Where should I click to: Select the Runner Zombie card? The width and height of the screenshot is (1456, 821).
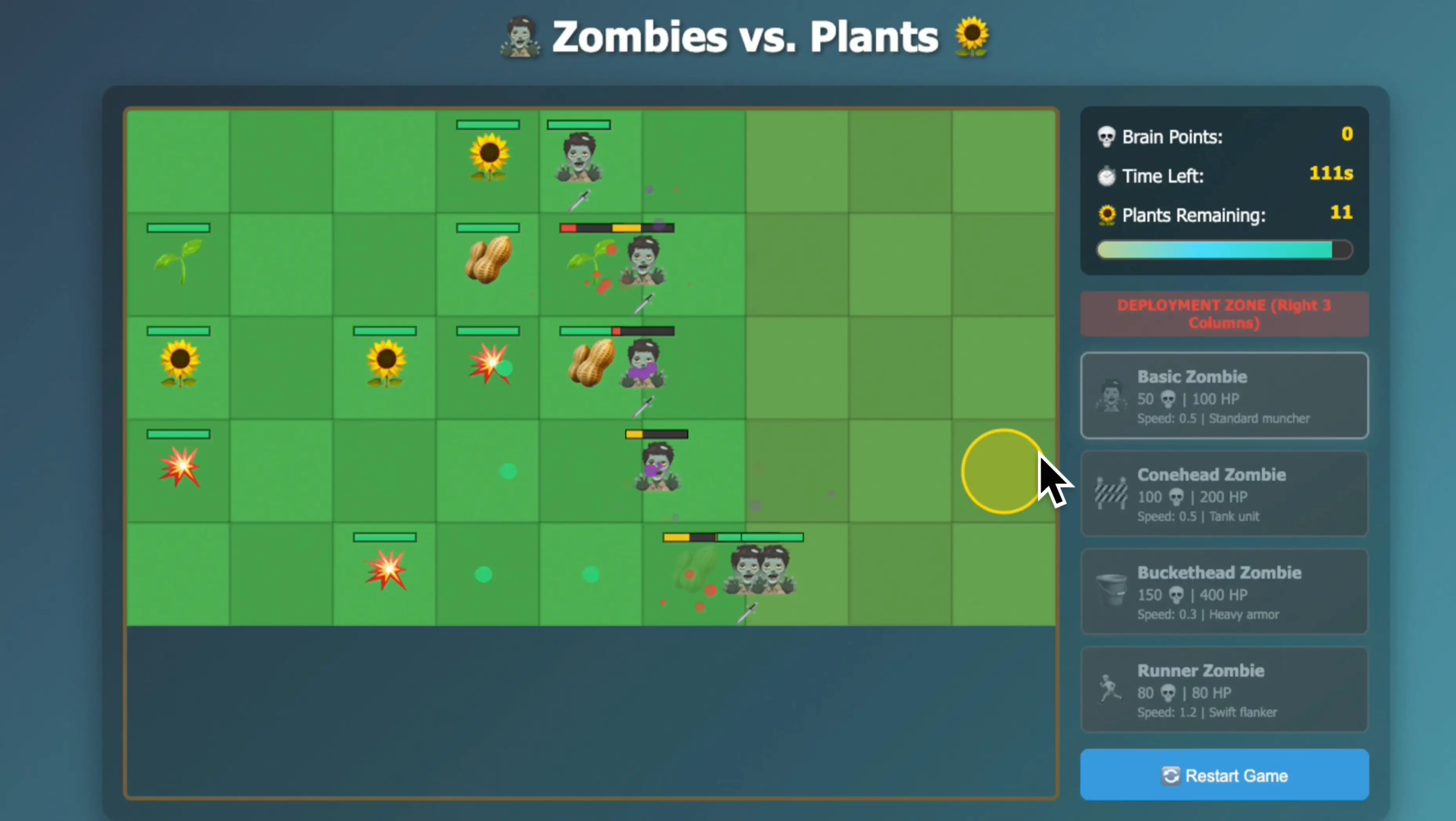1223,689
